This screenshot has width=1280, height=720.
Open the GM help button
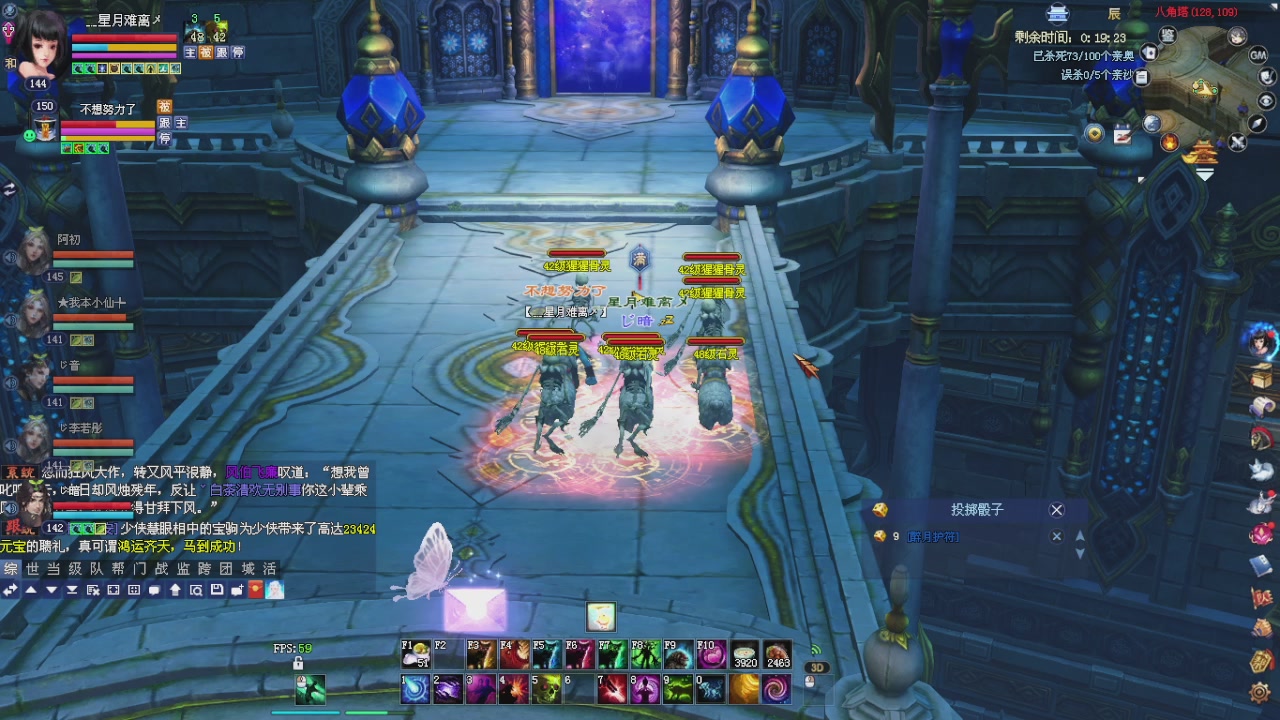tap(1258, 55)
